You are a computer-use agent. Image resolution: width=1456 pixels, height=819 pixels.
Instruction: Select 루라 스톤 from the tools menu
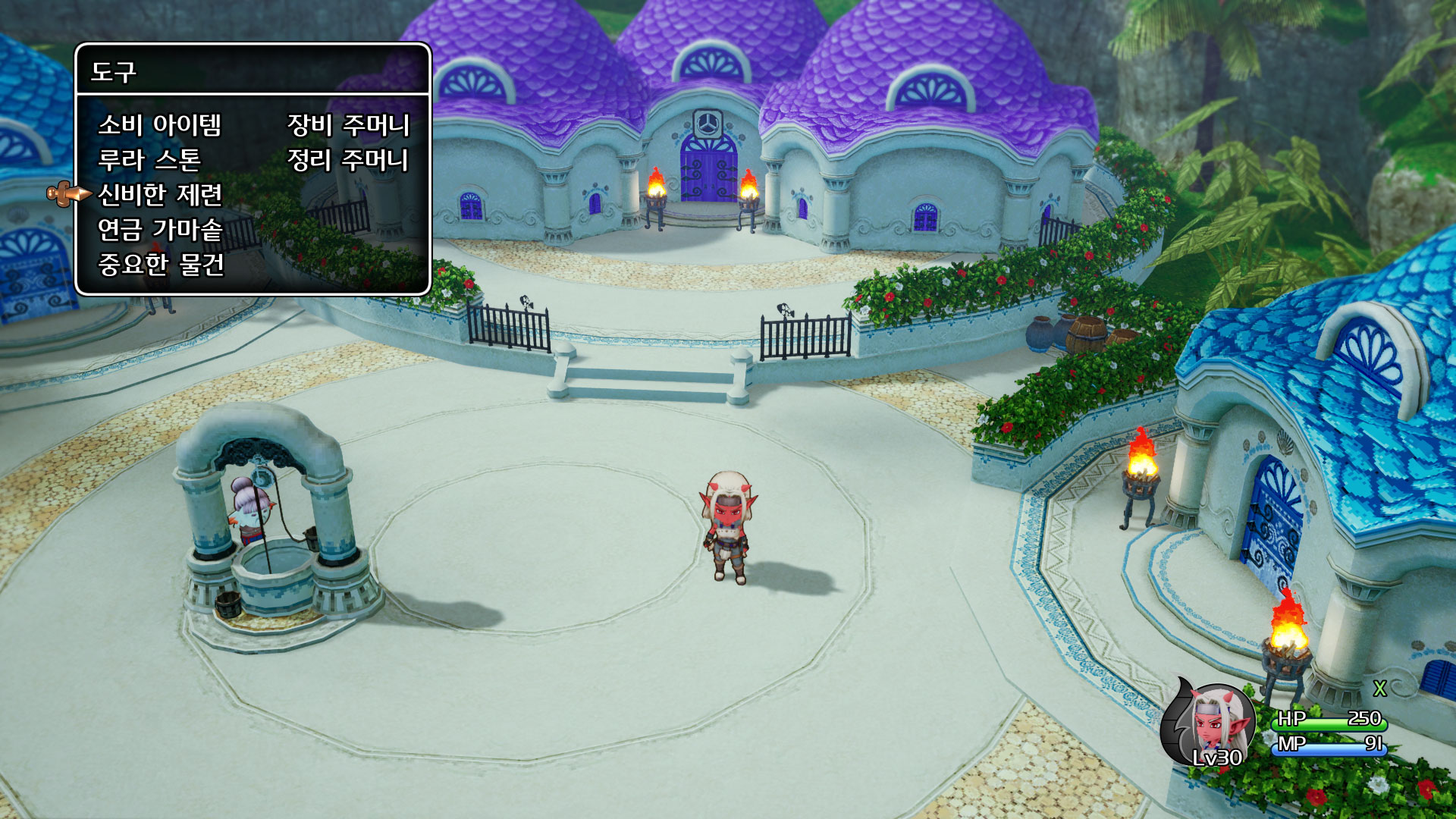click(x=149, y=160)
